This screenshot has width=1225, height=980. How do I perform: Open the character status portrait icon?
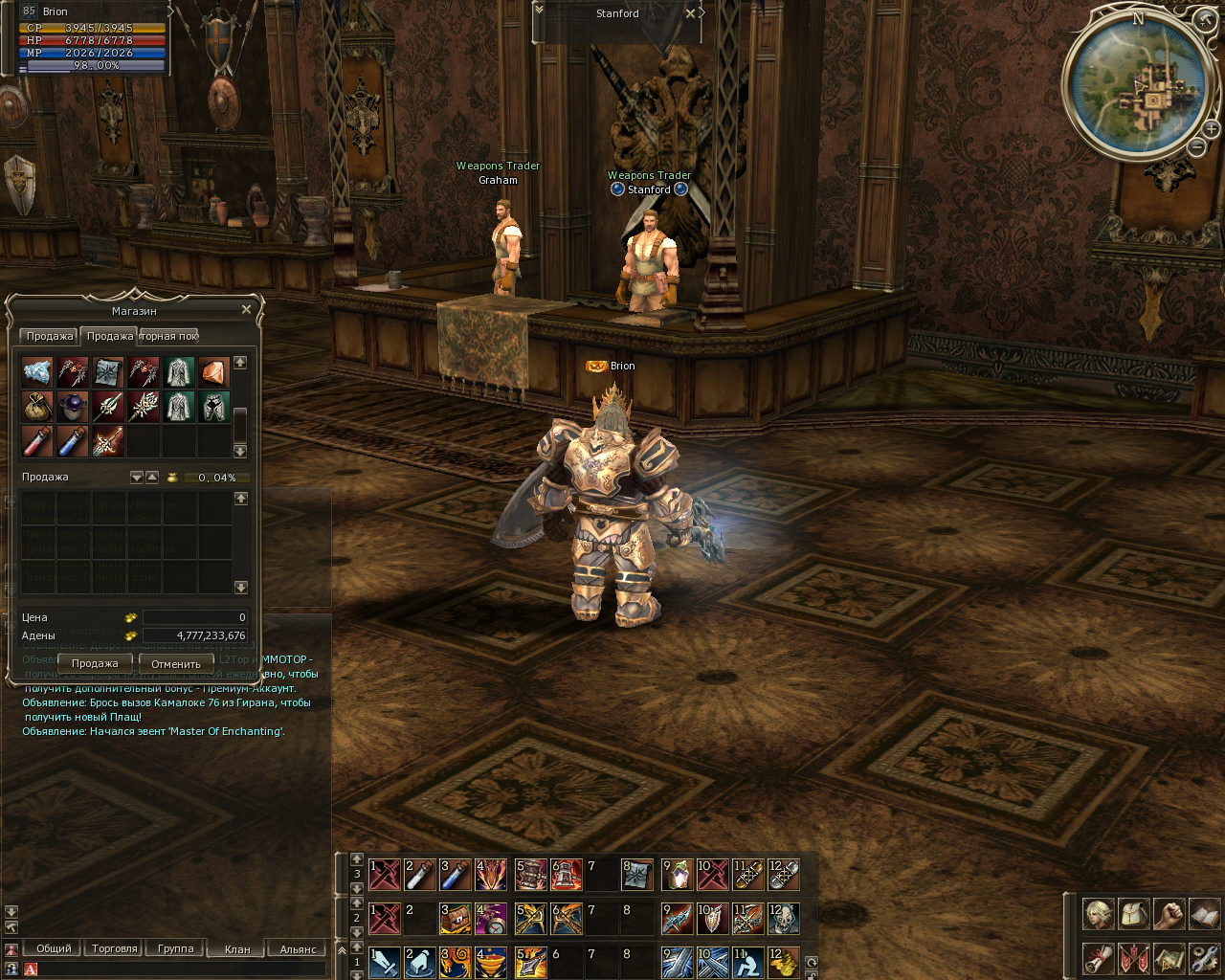(x=1098, y=914)
